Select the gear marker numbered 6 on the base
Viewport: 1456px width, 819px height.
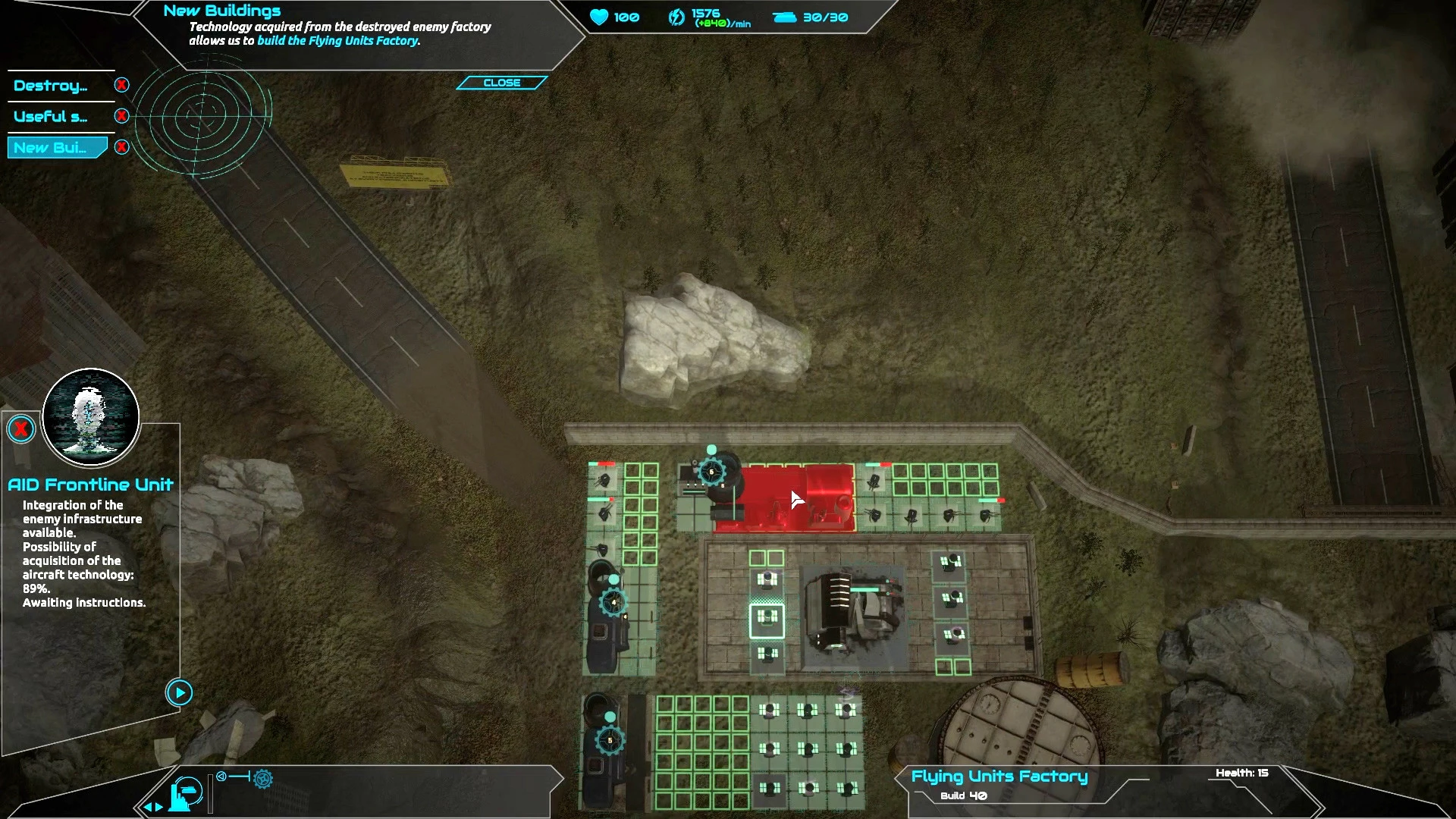click(x=711, y=472)
